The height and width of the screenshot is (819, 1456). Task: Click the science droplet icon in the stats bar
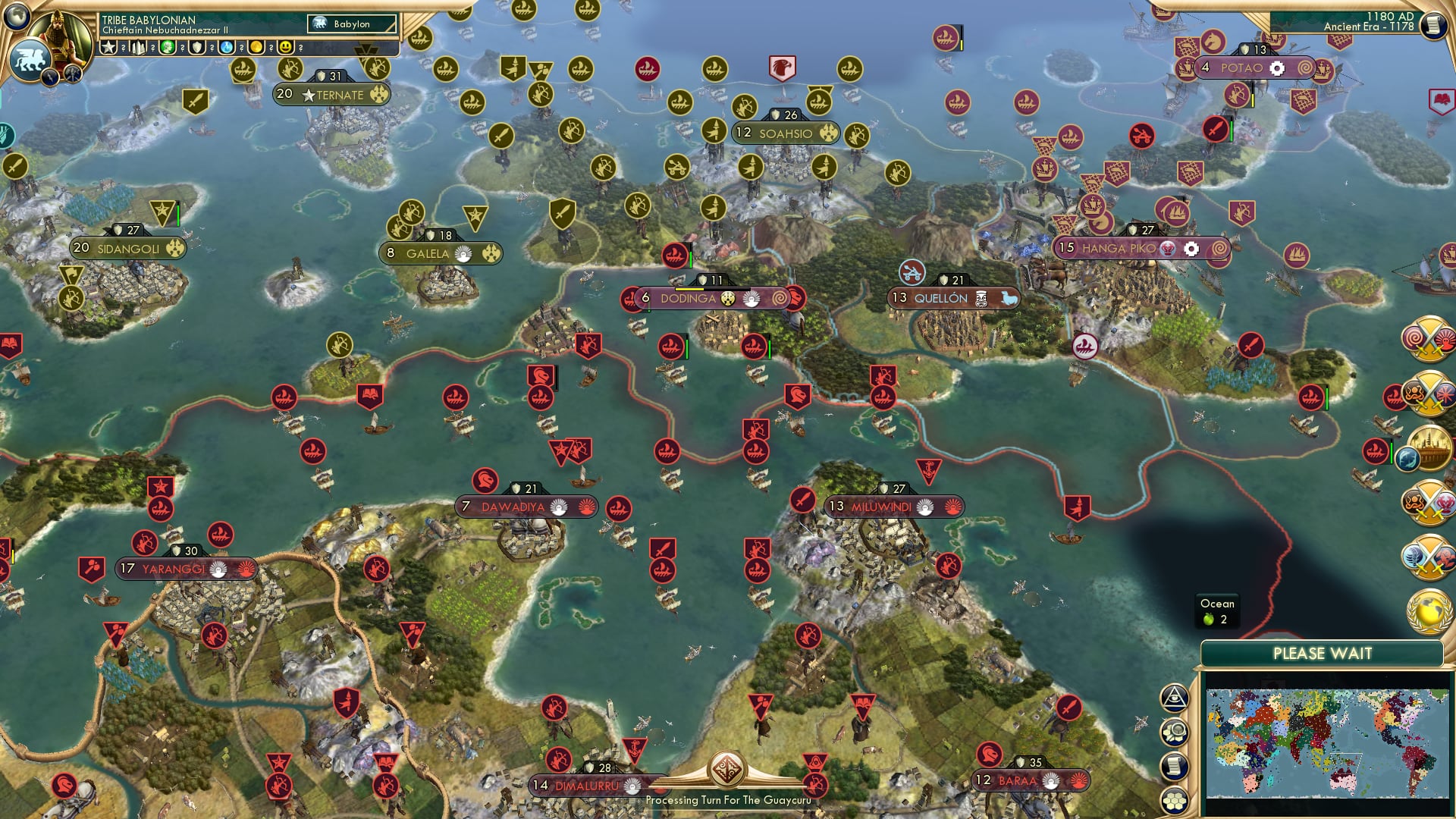pos(227,47)
